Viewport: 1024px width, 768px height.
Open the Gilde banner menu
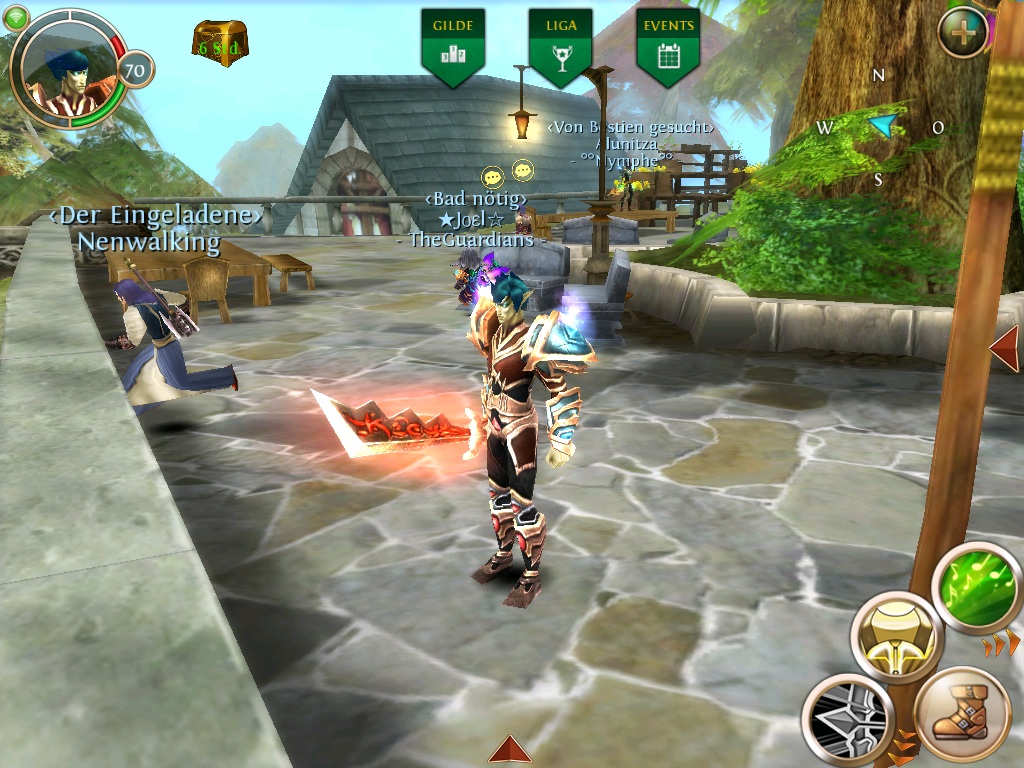point(453,45)
